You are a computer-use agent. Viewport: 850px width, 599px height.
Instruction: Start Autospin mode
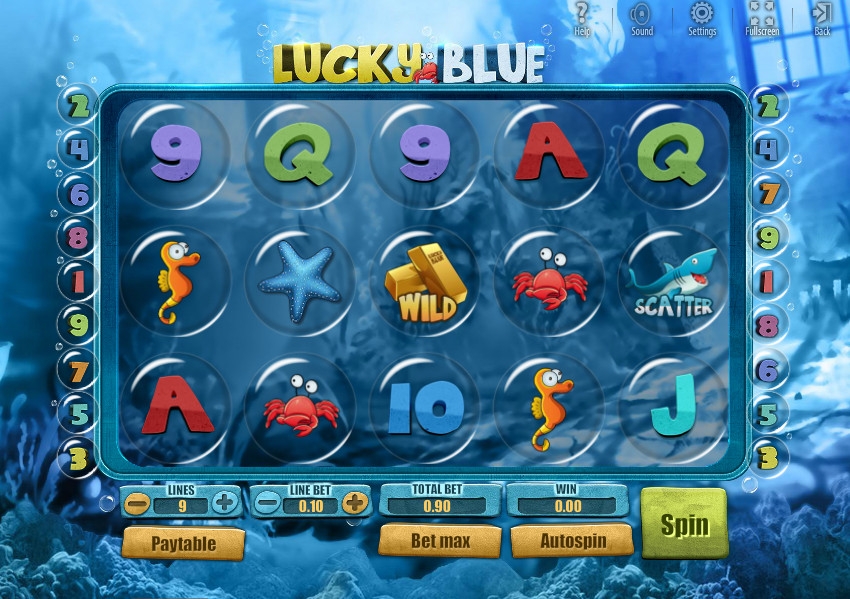coord(572,541)
